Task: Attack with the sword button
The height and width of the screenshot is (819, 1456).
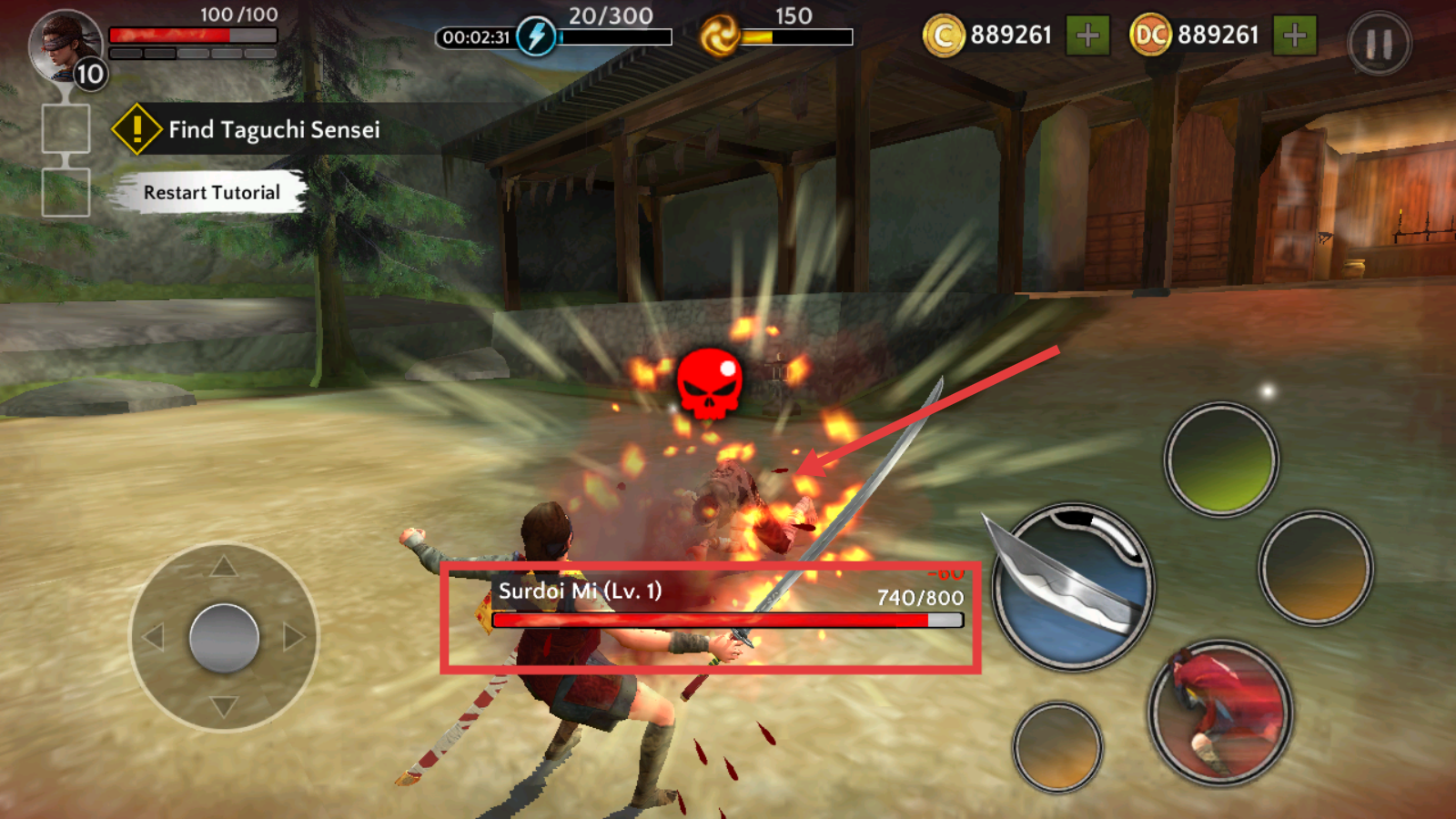Action: click(x=1073, y=587)
